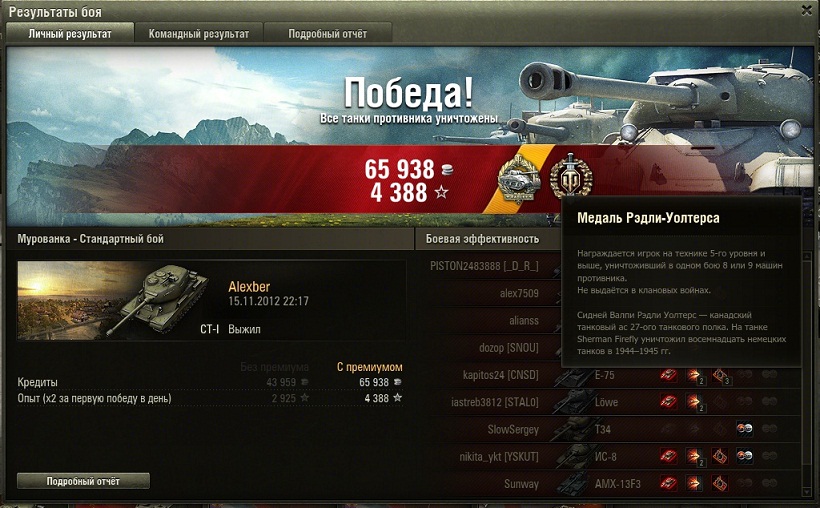The width and height of the screenshot is (820, 508).
Task: Open the Подробный отчёт tab
Action: (327, 34)
